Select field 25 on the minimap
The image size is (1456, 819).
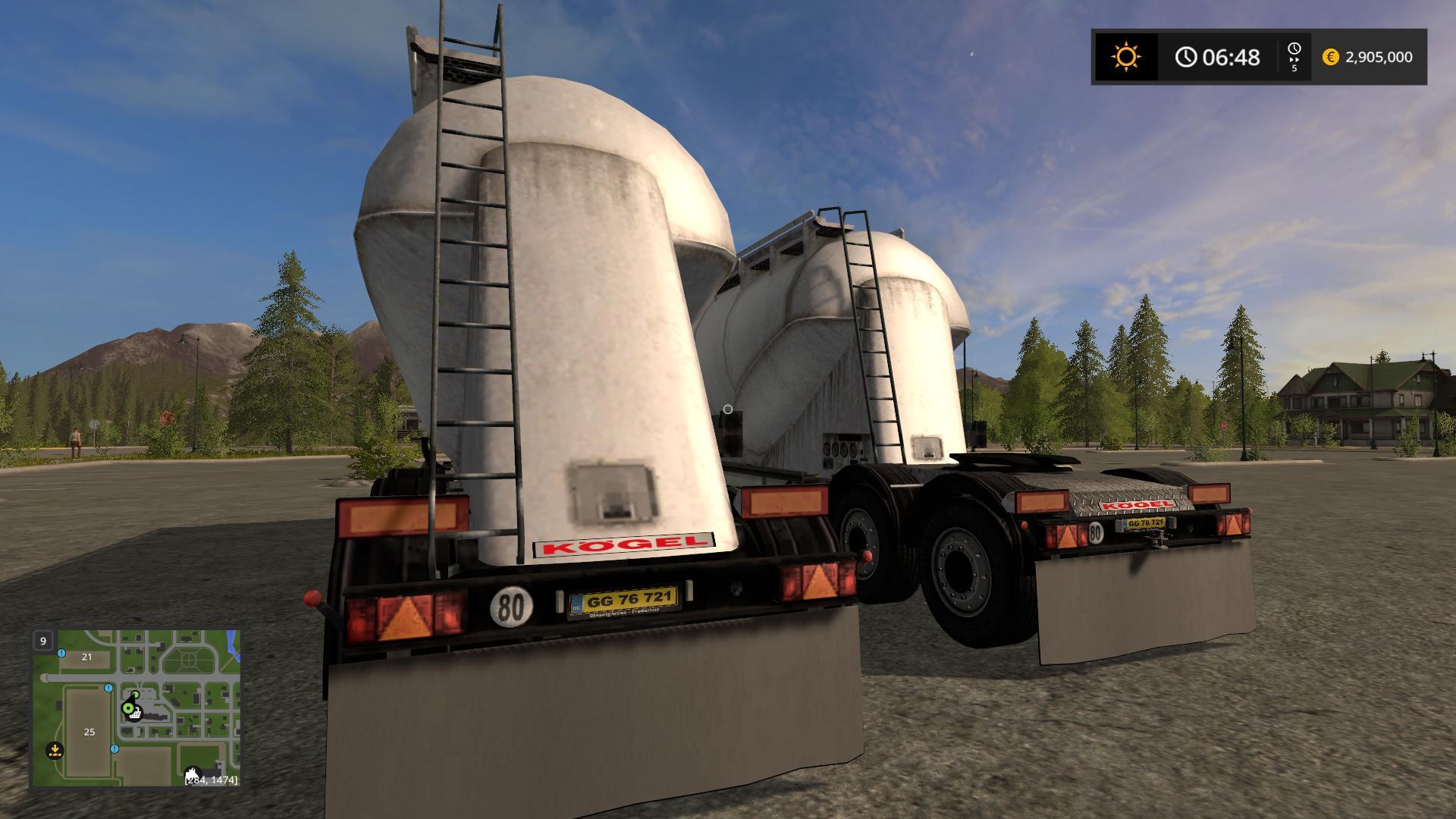(89, 732)
